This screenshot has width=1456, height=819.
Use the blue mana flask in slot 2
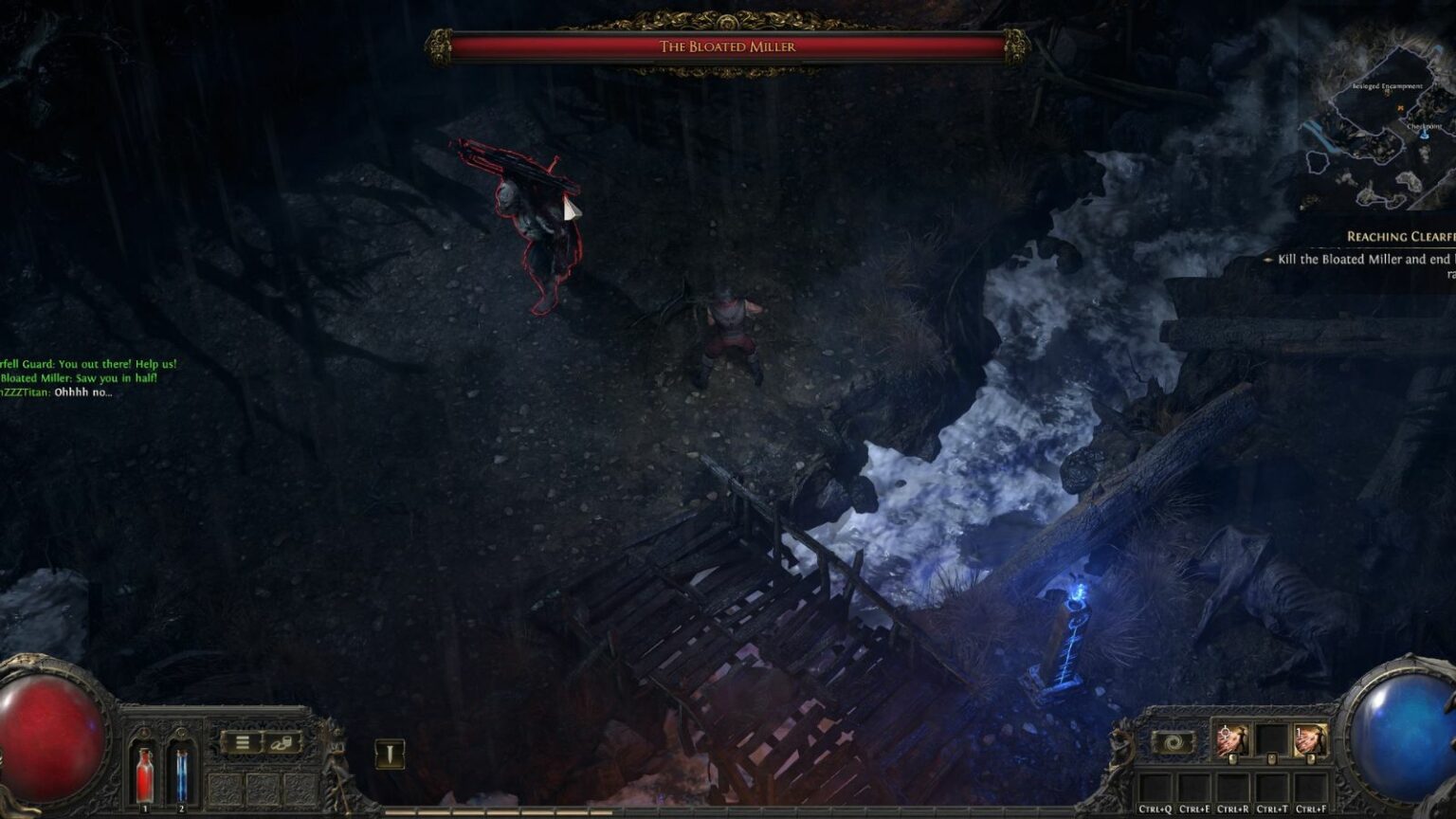[181, 773]
